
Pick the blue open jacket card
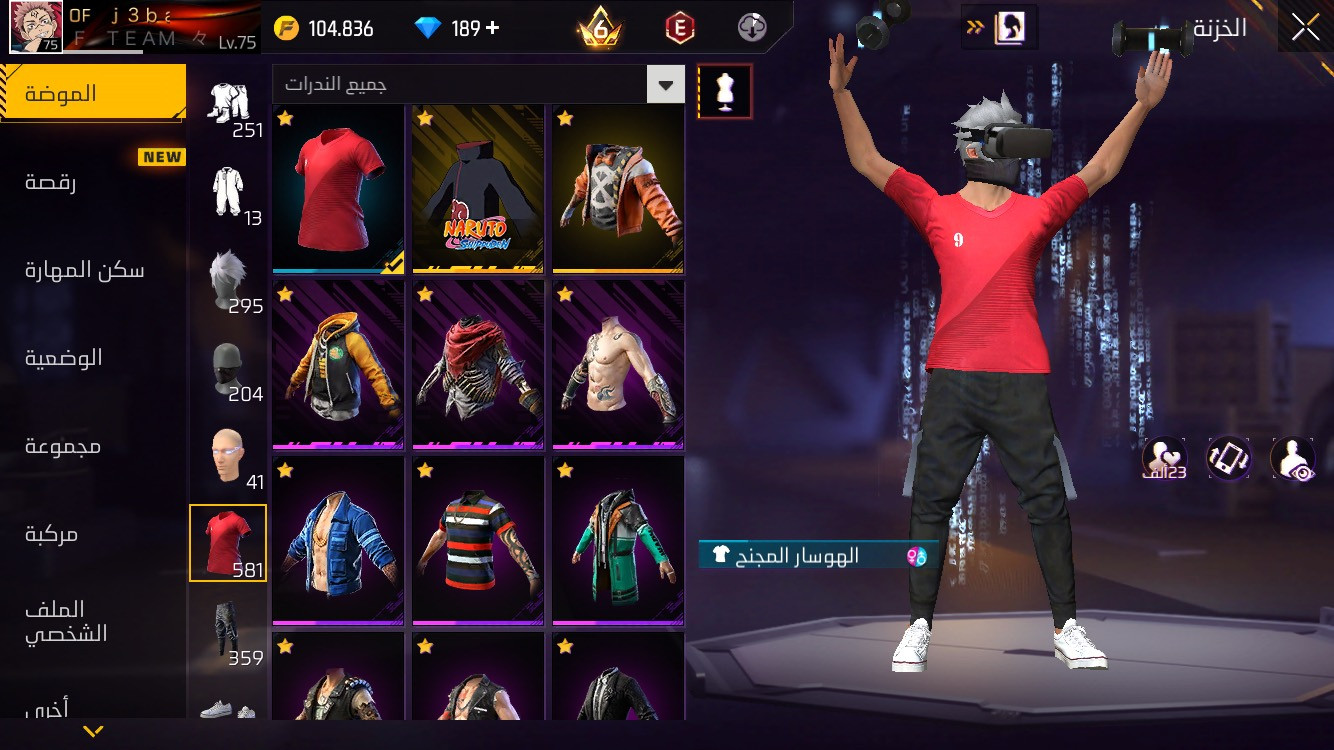click(338, 540)
